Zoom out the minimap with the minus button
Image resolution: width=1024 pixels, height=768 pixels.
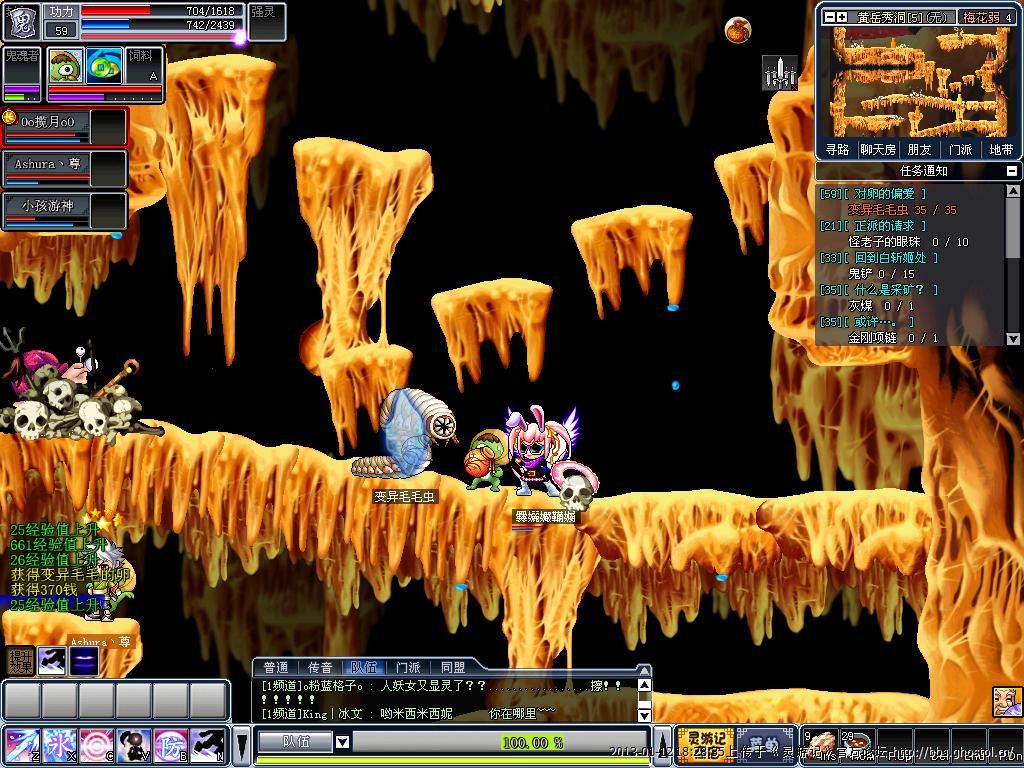[829, 17]
